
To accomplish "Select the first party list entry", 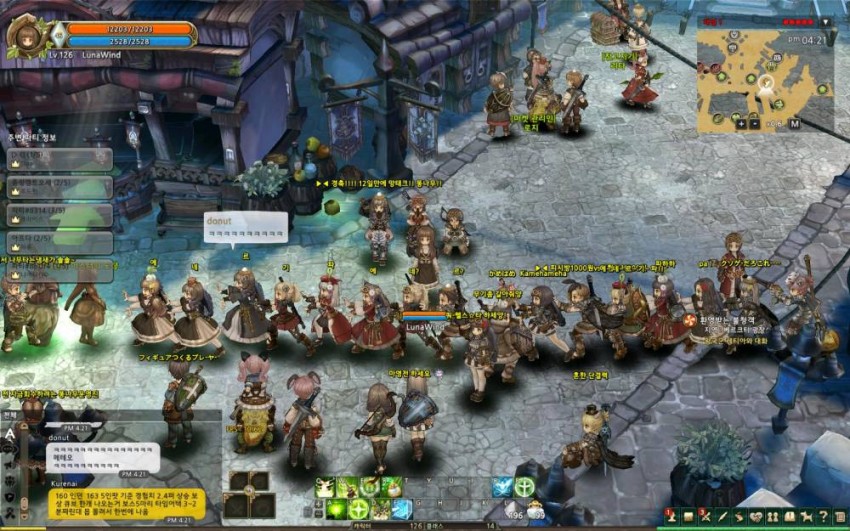I will 60,159.
